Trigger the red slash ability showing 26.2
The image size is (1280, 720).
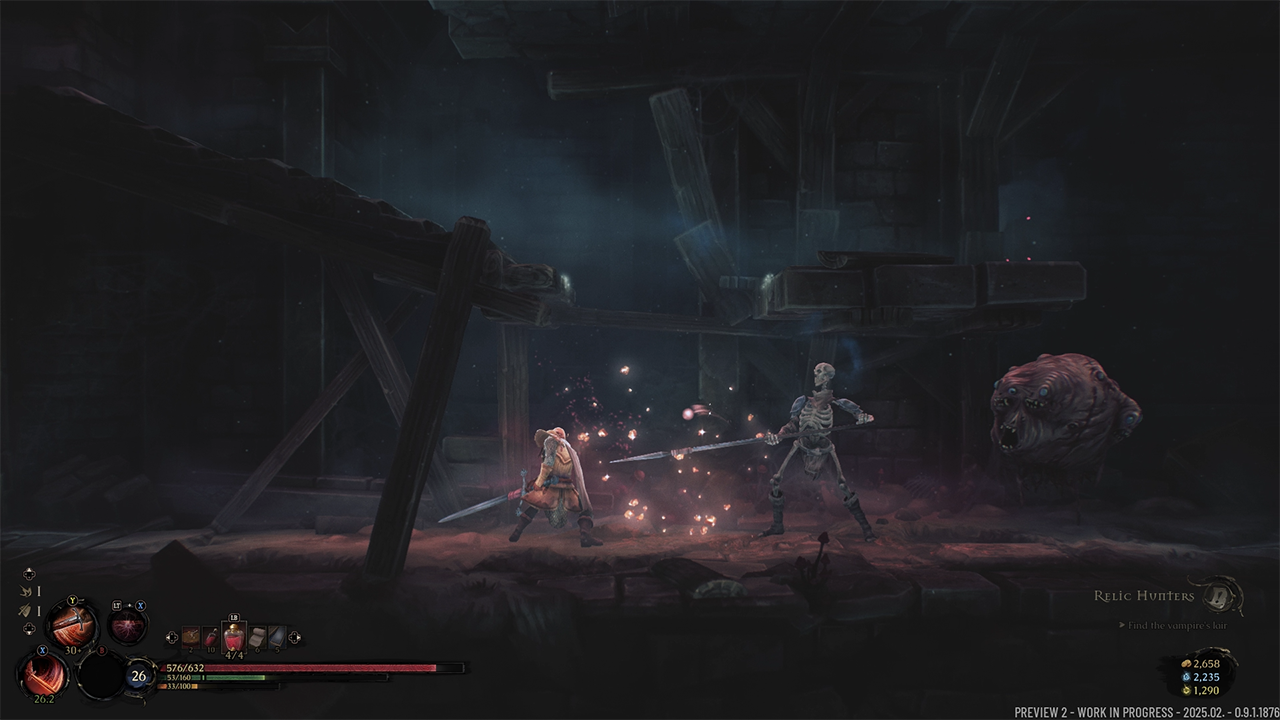pyautogui.click(x=44, y=673)
